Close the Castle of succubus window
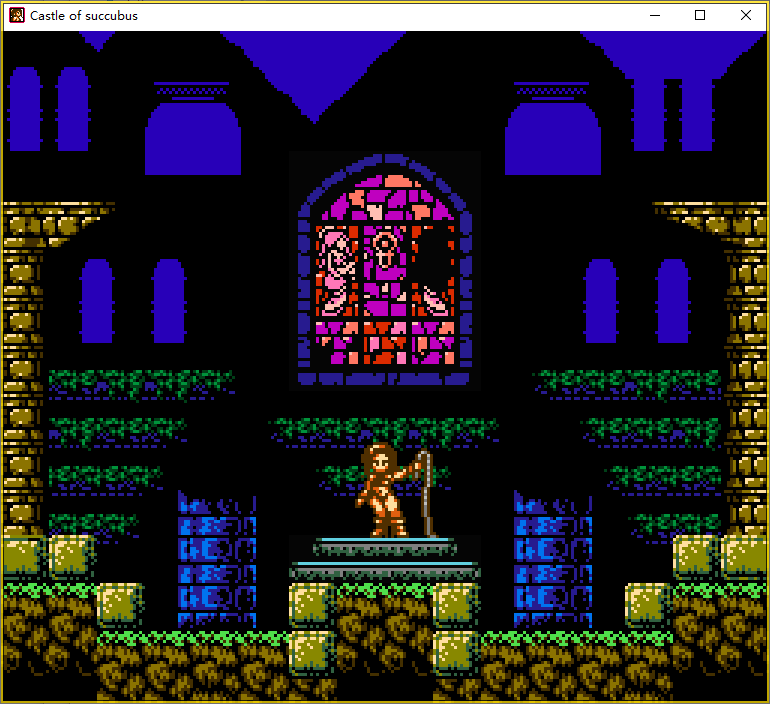 coord(745,16)
